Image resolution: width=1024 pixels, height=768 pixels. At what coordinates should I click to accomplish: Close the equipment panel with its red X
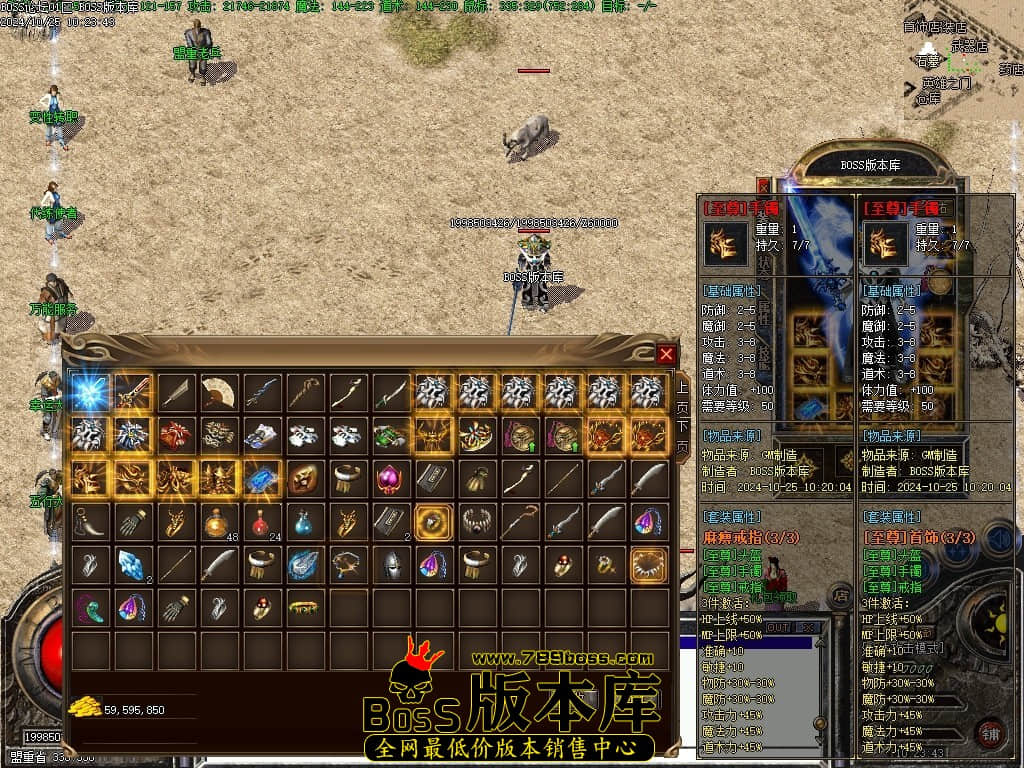764,185
